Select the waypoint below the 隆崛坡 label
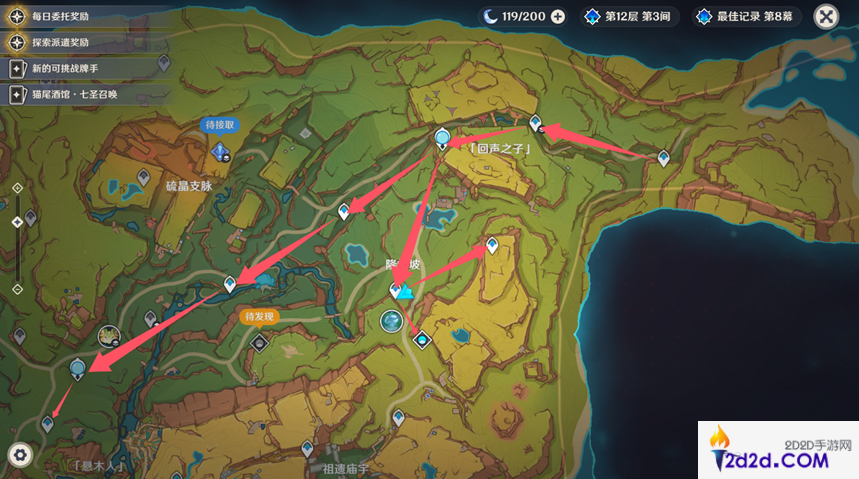This screenshot has width=859, height=479. tap(397, 290)
